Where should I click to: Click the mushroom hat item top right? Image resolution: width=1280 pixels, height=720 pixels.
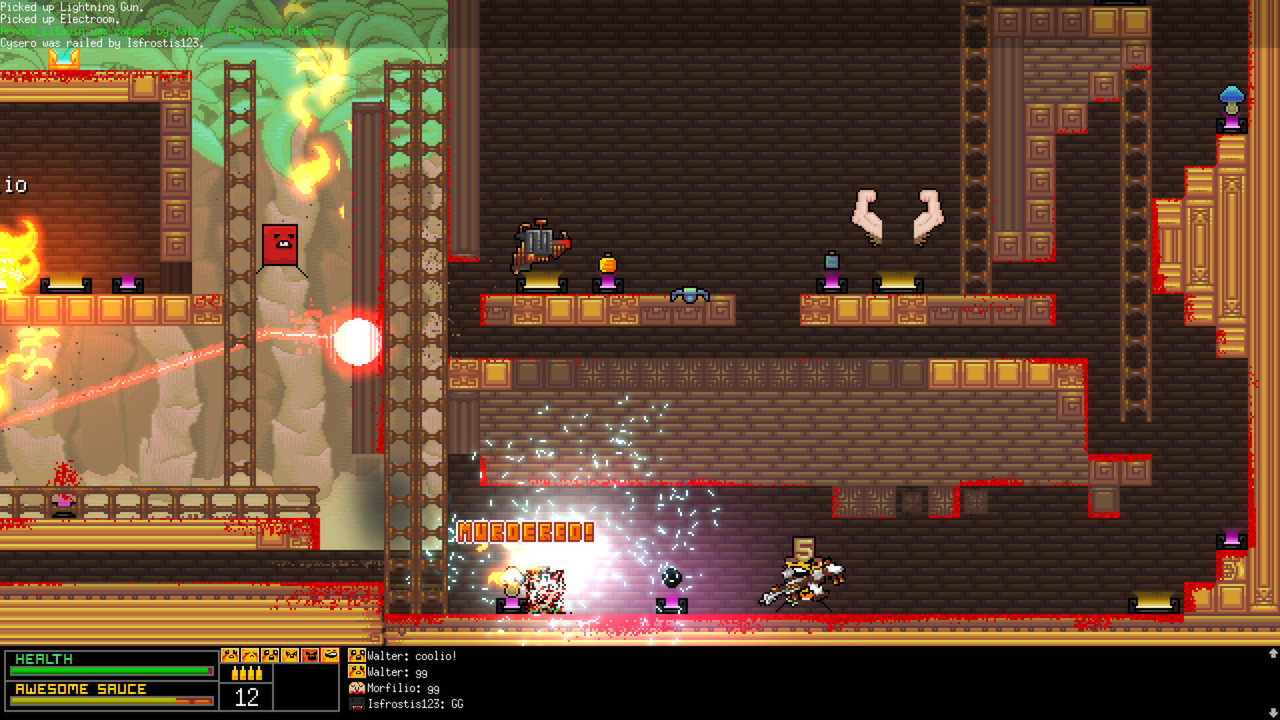coord(1231,96)
